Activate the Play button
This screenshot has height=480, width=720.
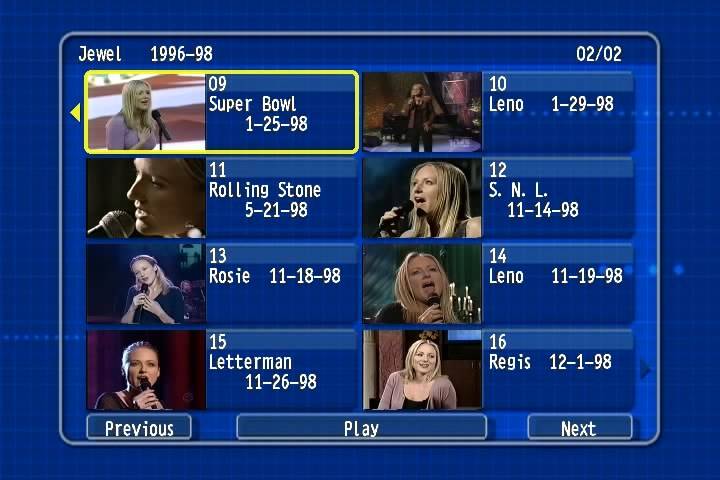(x=361, y=428)
